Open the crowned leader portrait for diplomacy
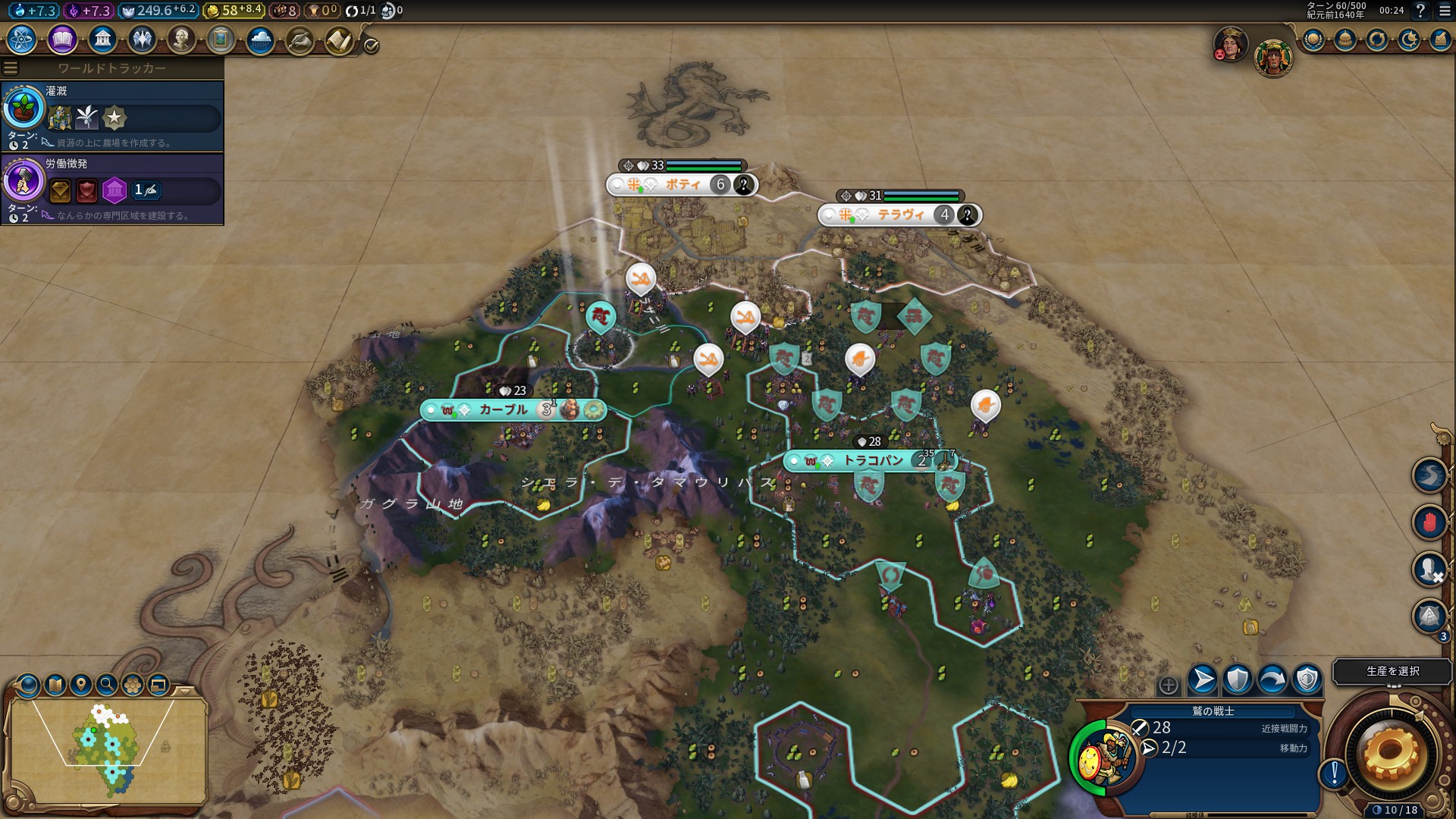Viewport: 1456px width, 819px height. 1230,44
